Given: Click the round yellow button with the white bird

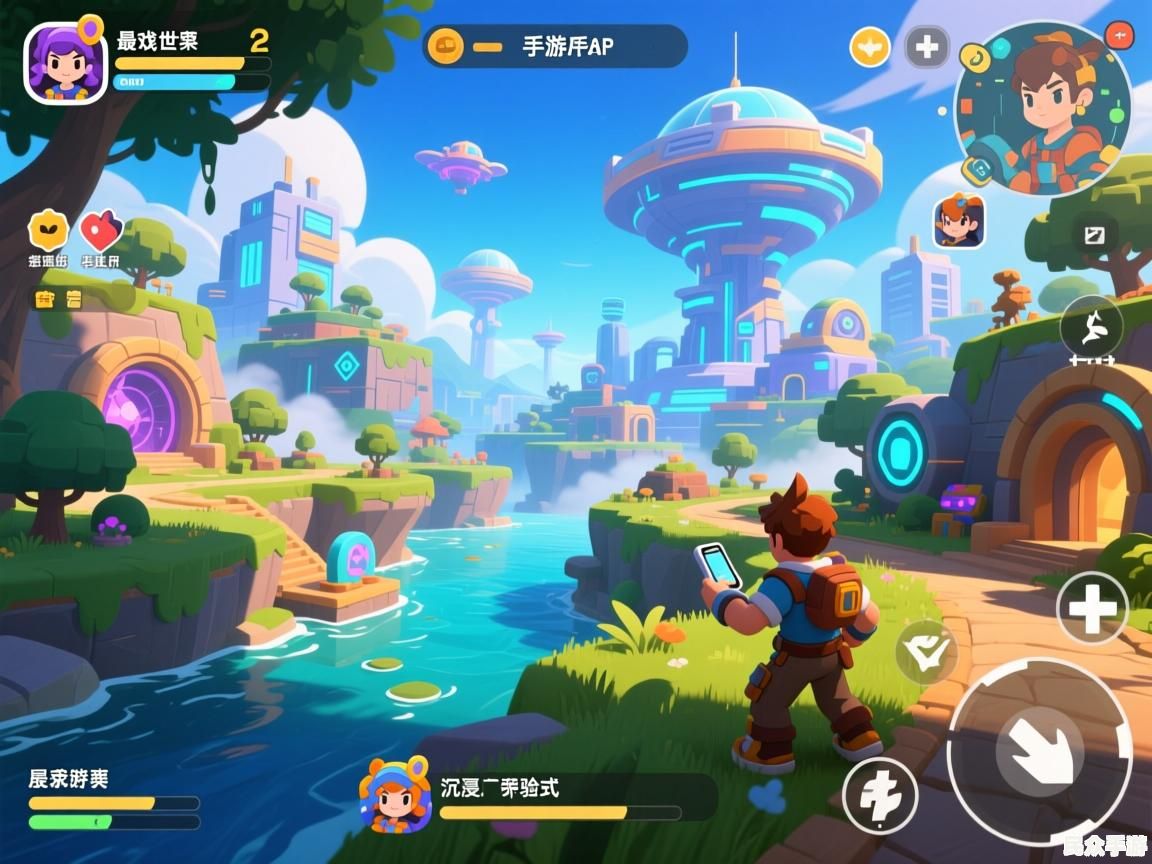Looking at the screenshot, I should 869,46.
